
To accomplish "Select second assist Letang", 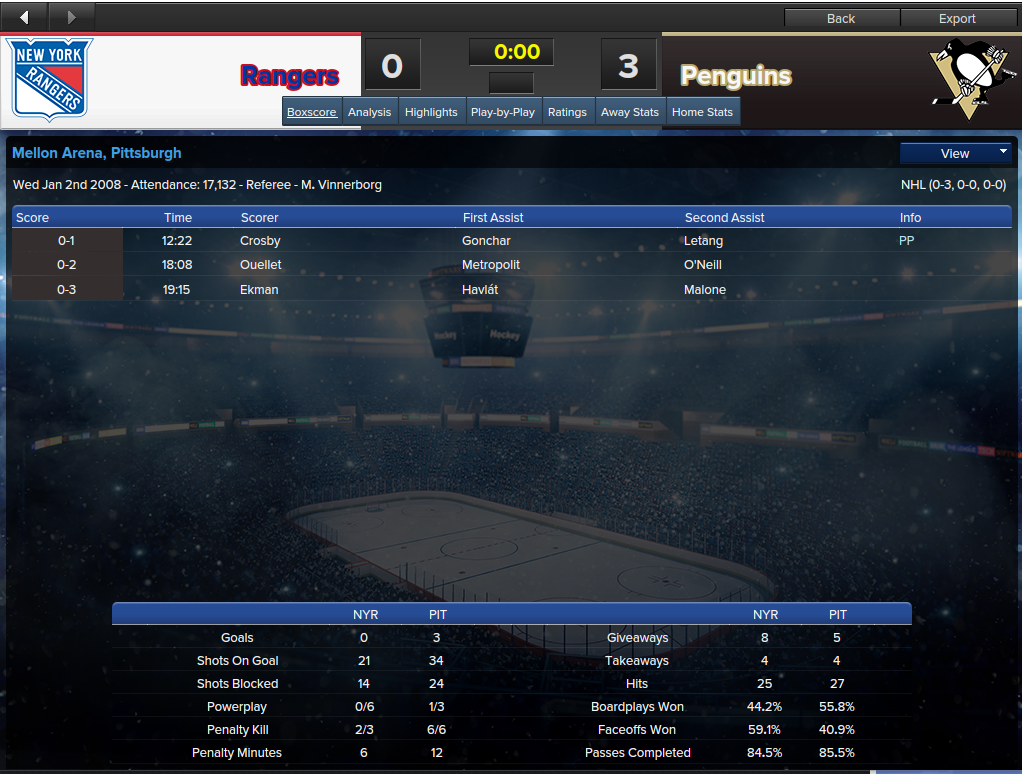I will point(703,241).
